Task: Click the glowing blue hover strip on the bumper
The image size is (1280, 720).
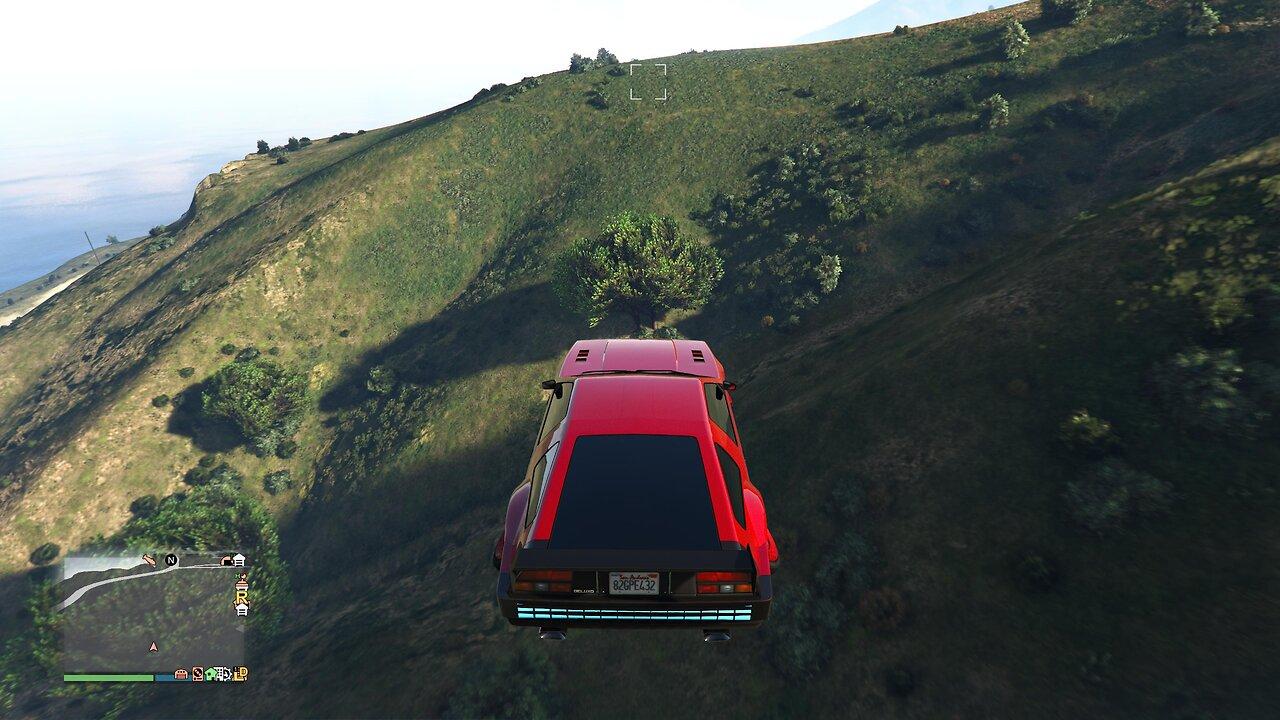Action: (x=634, y=612)
